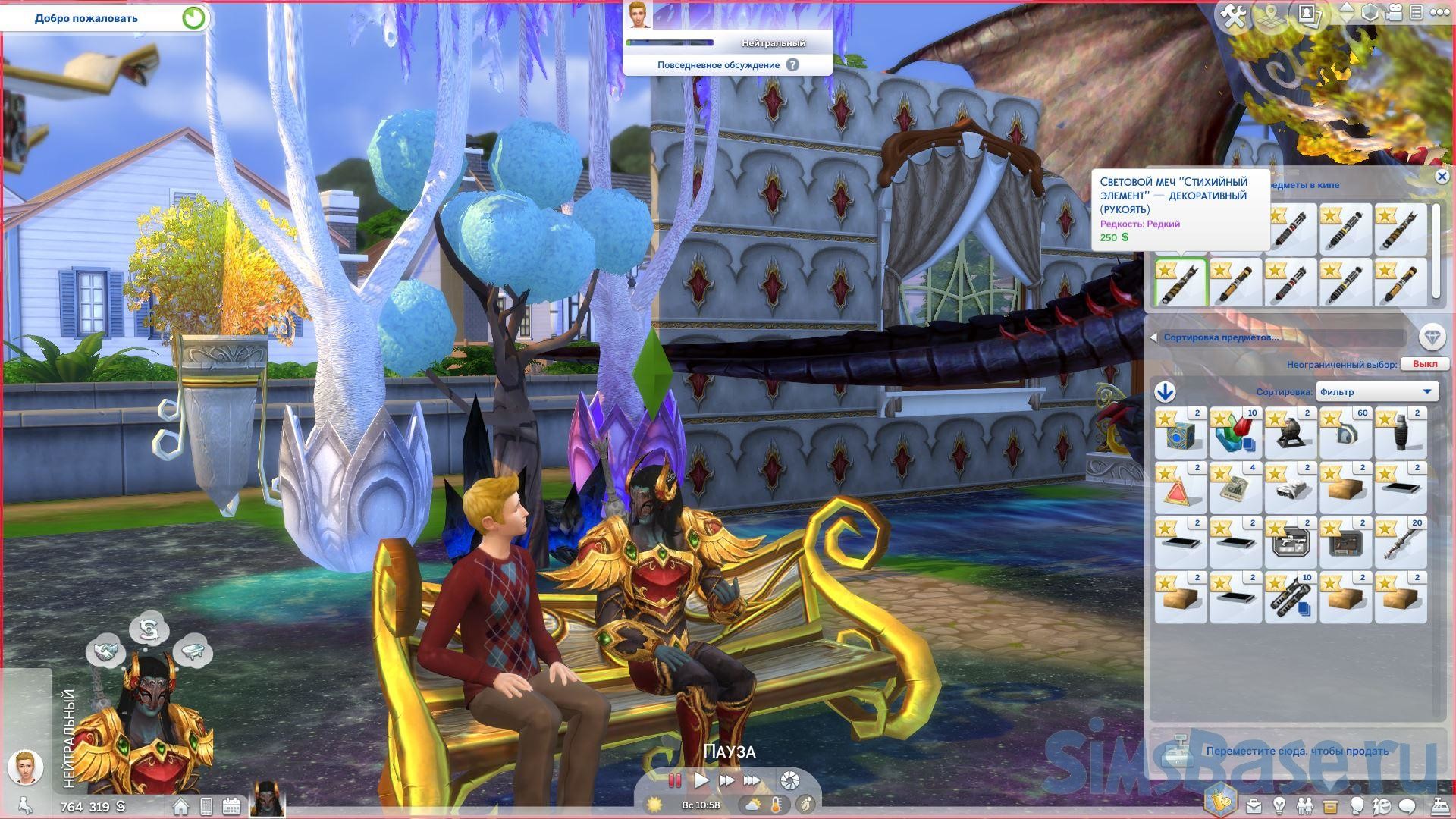This screenshot has height=819, width=1456.
Task: Collapse the Сортировка предметов panel
Action: 1154,337
